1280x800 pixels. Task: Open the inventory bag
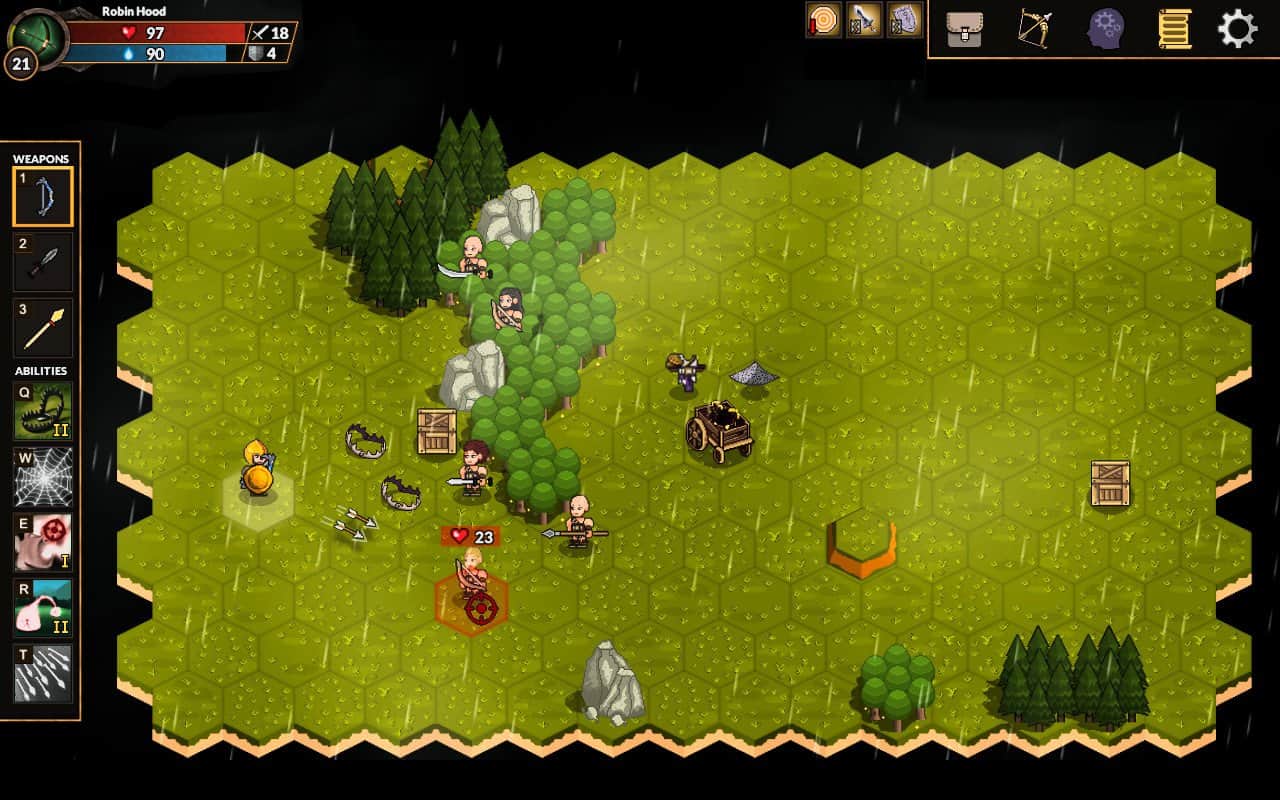pos(964,29)
